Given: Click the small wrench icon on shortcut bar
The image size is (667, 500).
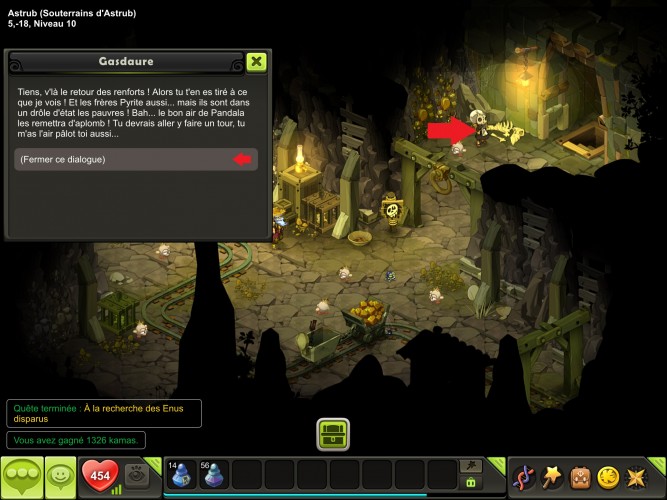Looking at the screenshot, I should coord(471,466).
